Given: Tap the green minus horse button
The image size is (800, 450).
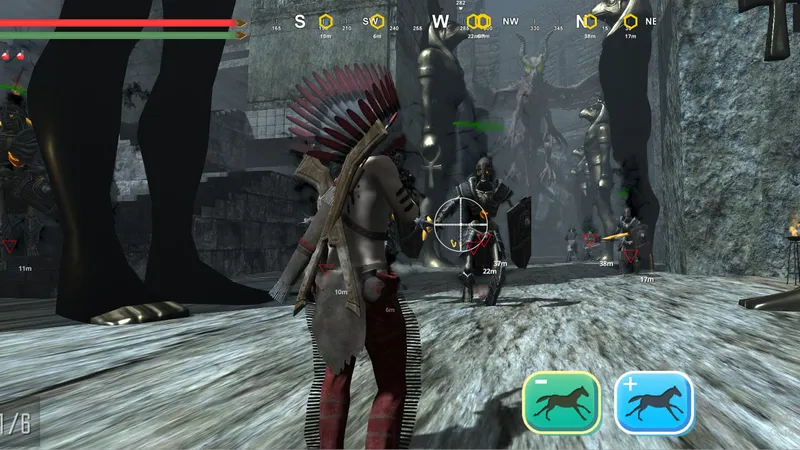Looking at the screenshot, I should click(561, 402).
